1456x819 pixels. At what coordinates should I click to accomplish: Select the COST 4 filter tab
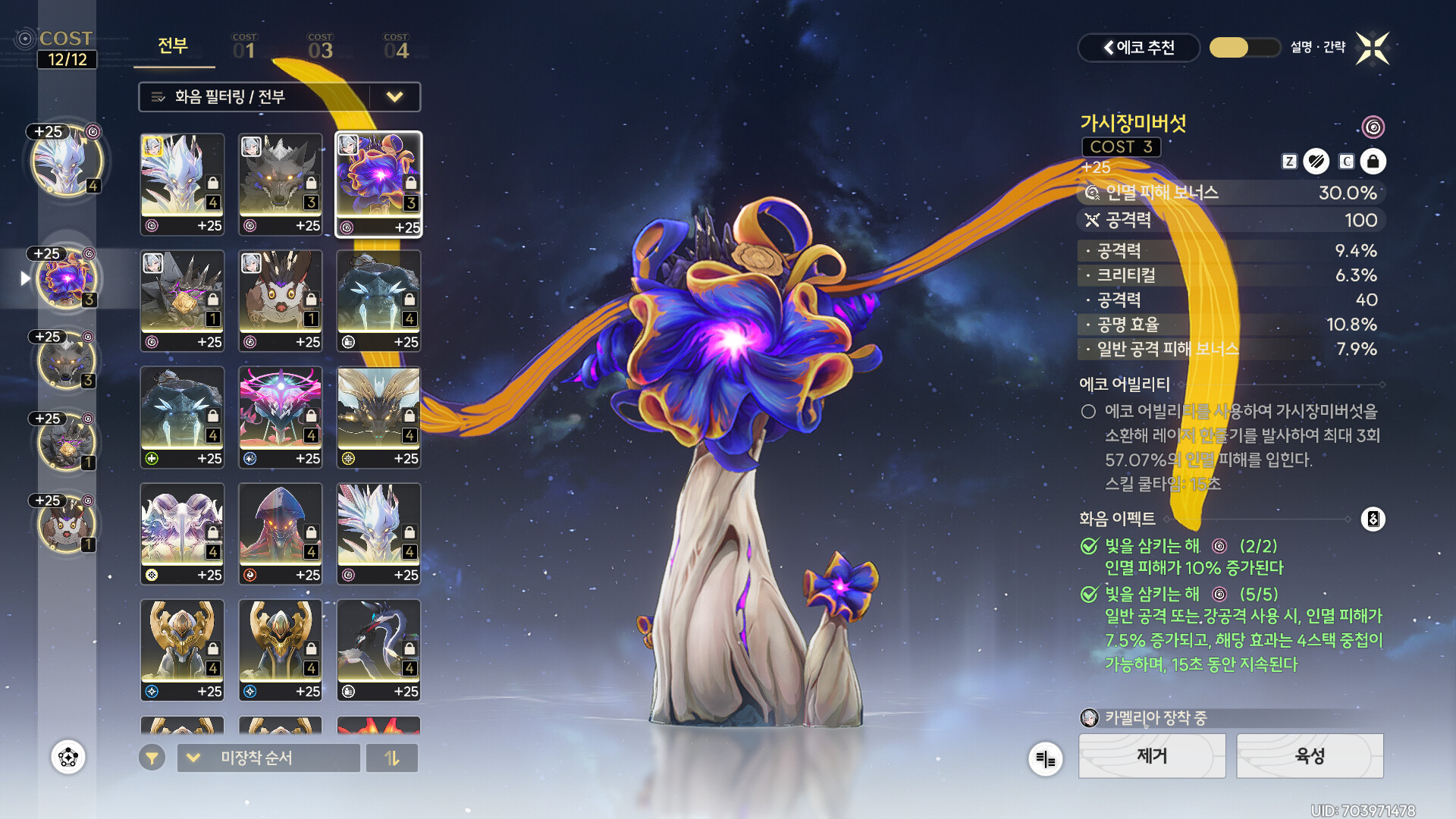tap(396, 47)
